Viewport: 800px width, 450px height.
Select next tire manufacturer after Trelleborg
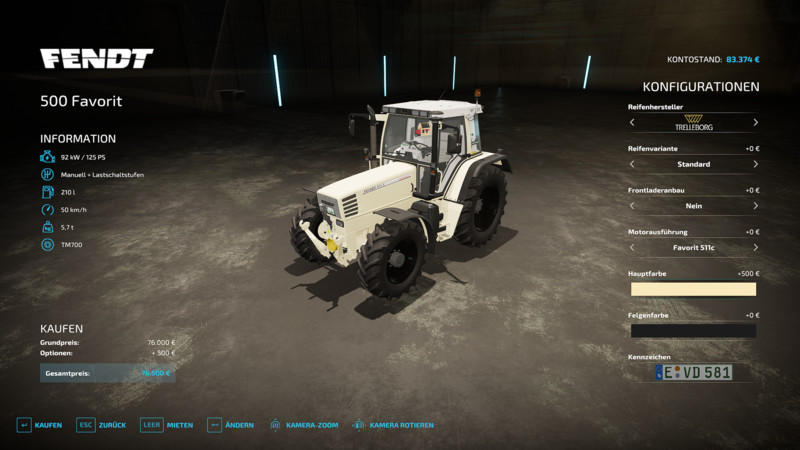click(x=755, y=123)
